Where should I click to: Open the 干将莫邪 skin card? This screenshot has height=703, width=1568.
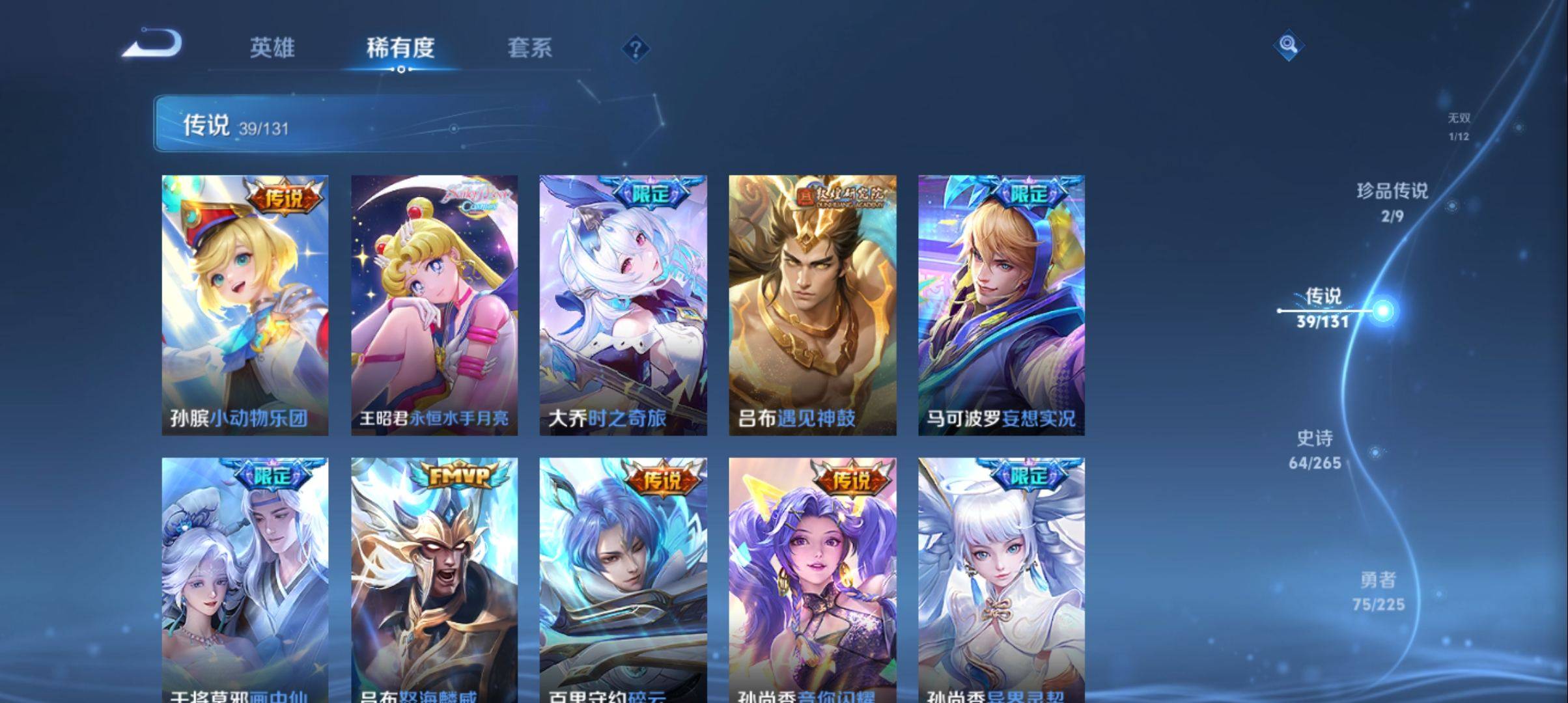click(x=245, y=579)
